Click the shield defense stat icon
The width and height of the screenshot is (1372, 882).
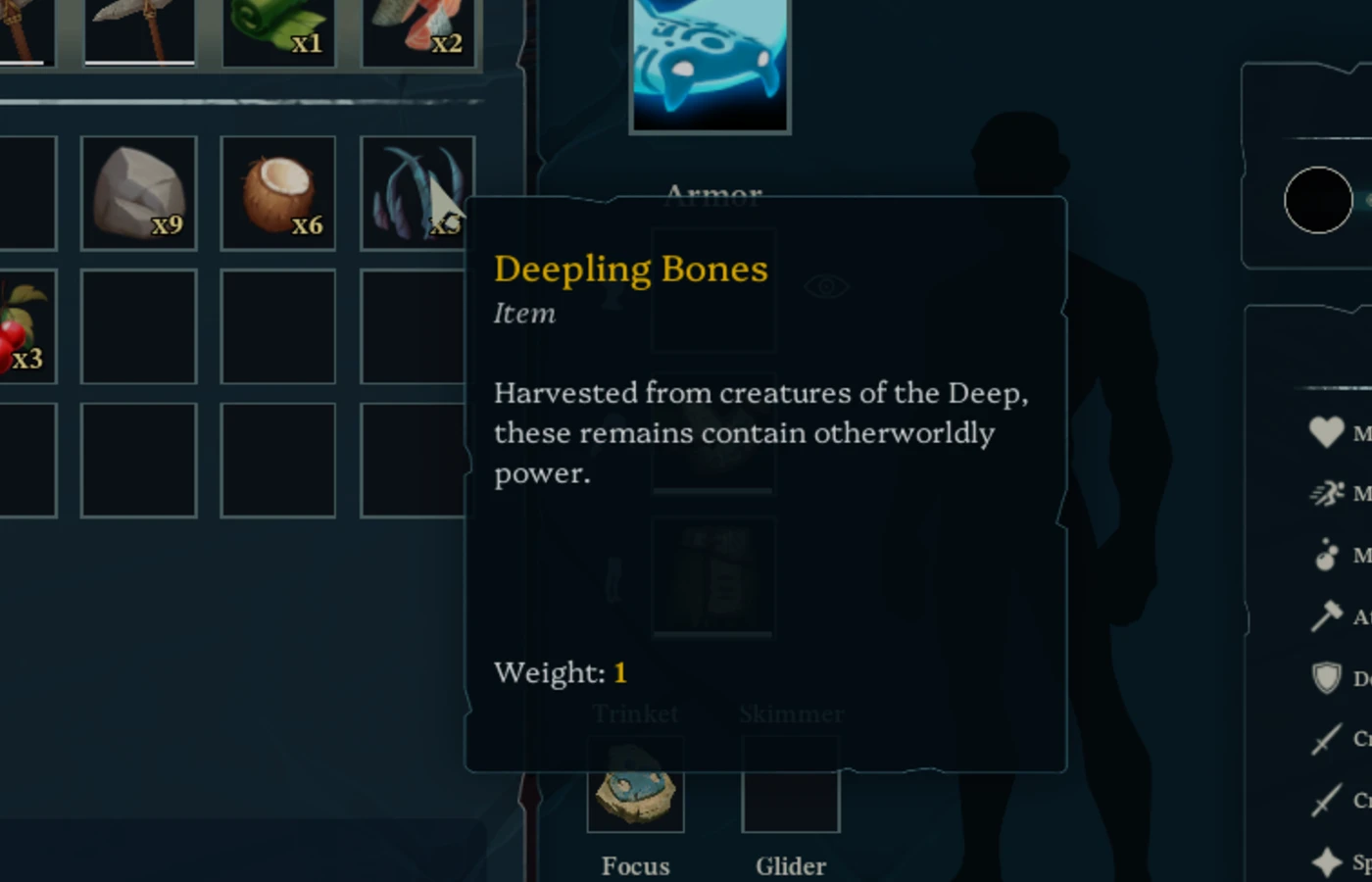click(1328, 678)
